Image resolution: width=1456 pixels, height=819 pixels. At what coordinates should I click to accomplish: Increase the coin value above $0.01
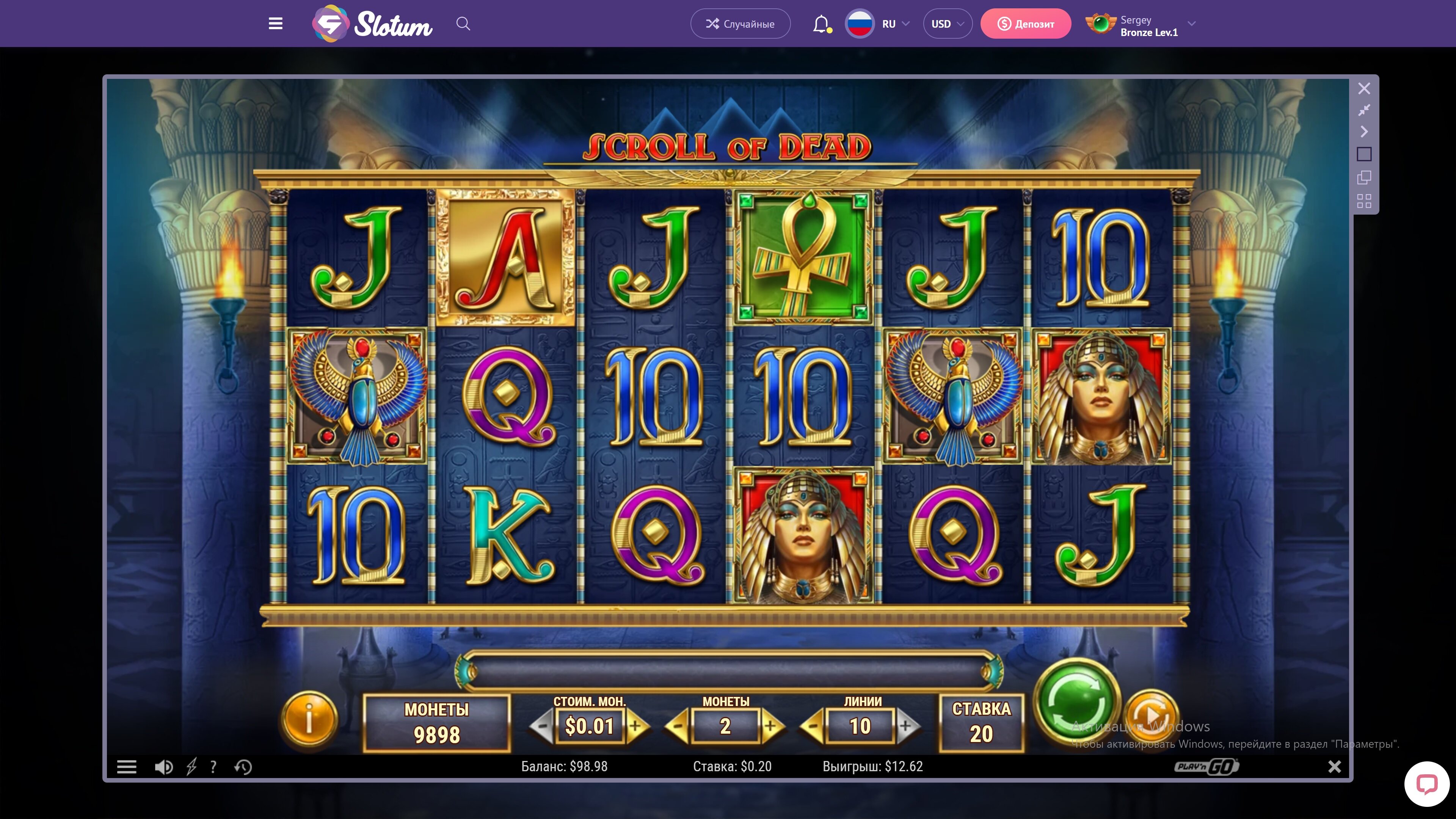coord(636,726)
